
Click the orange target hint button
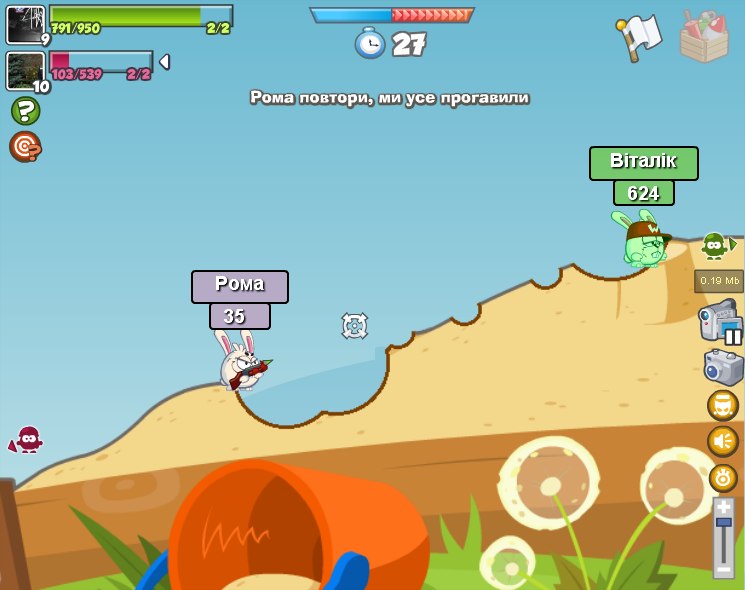pos(25,147)
